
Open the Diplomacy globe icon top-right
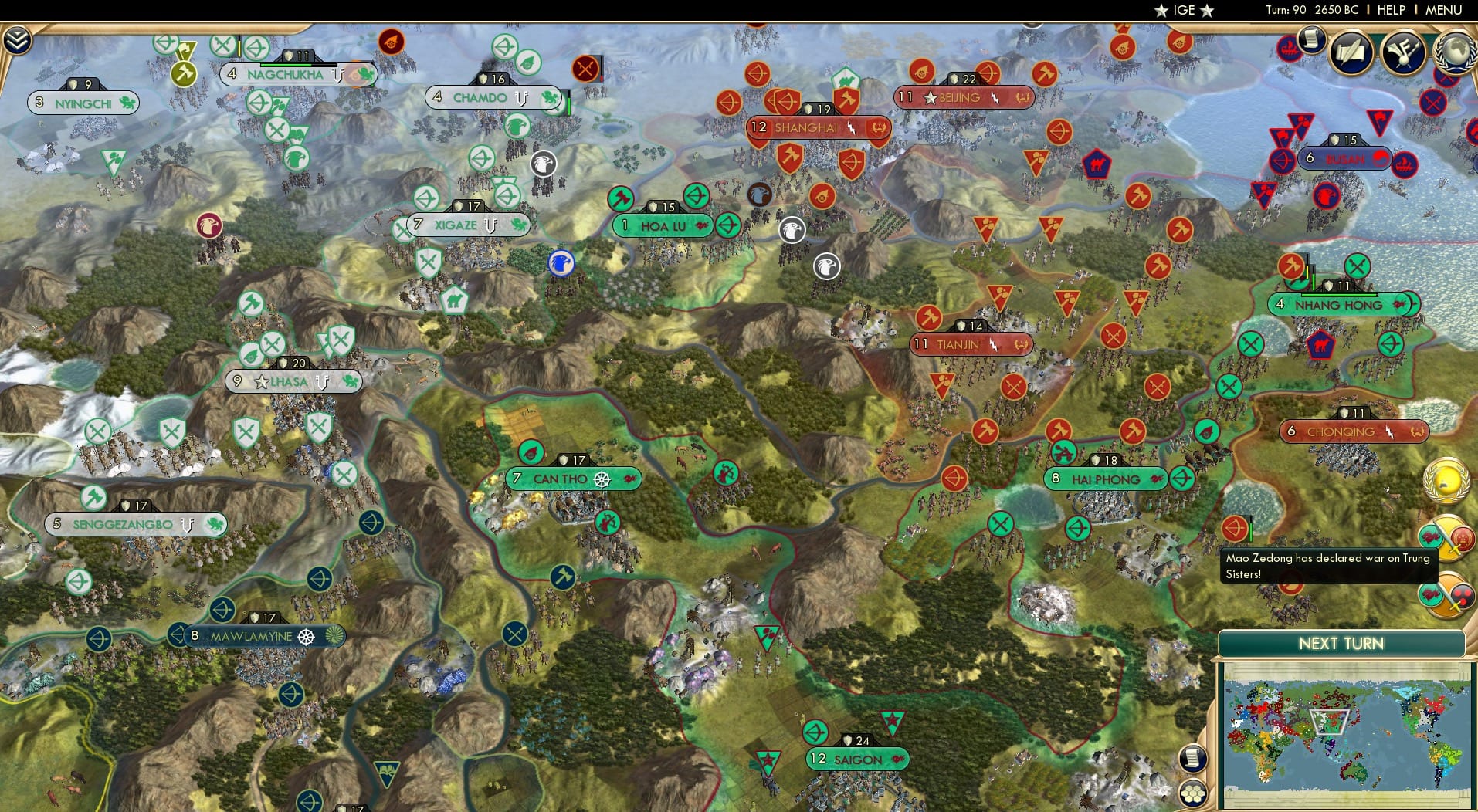click(x=1454, y=53)
